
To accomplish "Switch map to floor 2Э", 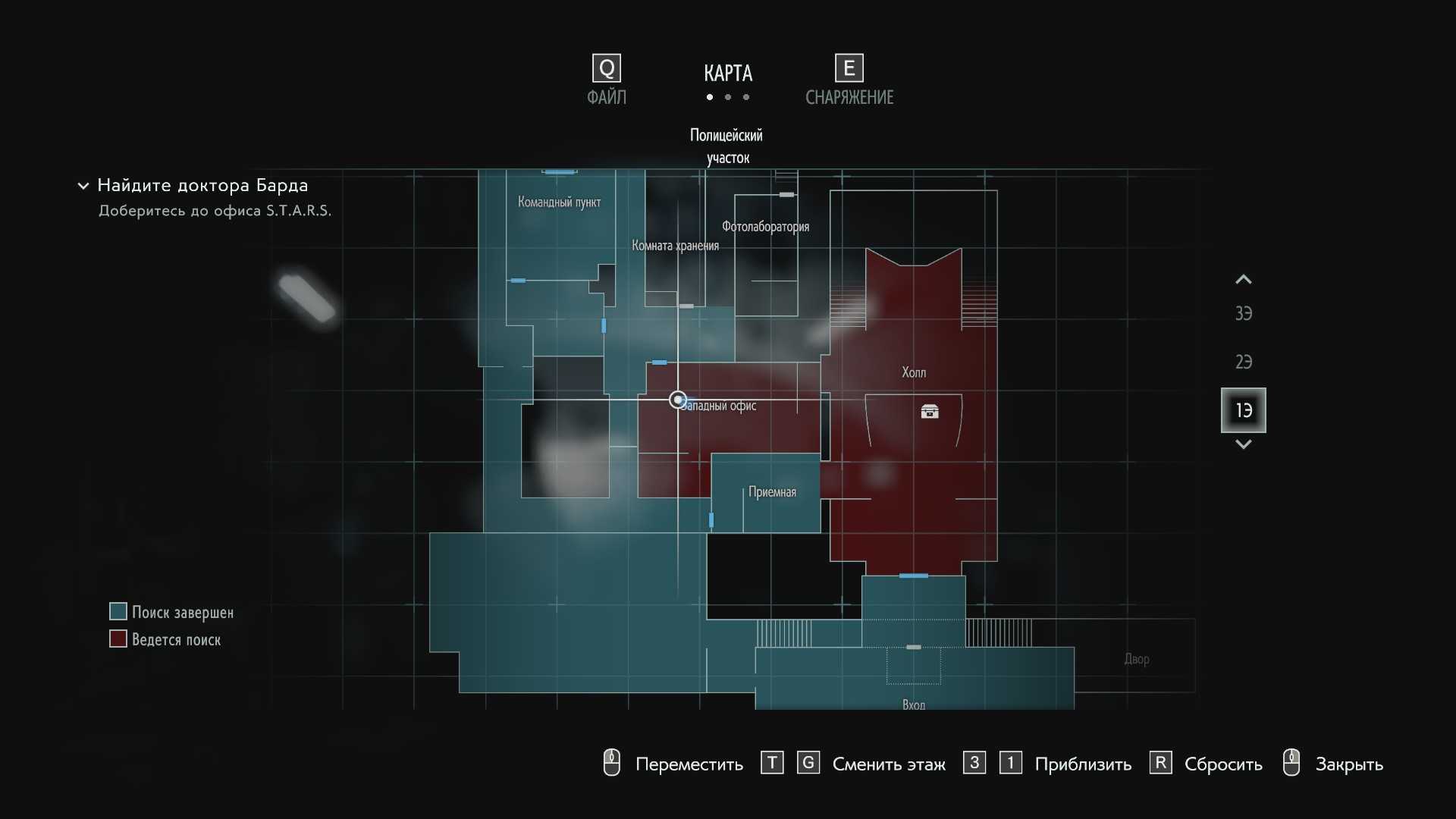I will coord(1243,362).
